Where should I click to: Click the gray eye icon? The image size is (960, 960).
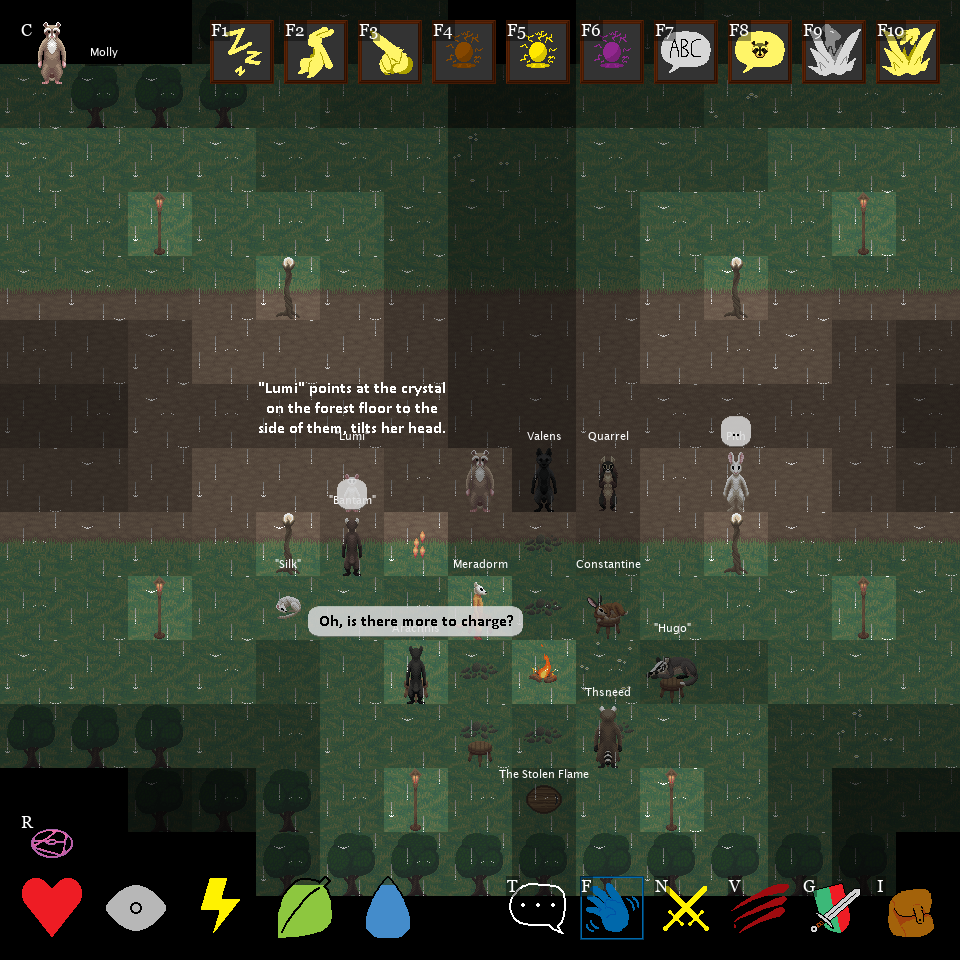click(136, 907)
